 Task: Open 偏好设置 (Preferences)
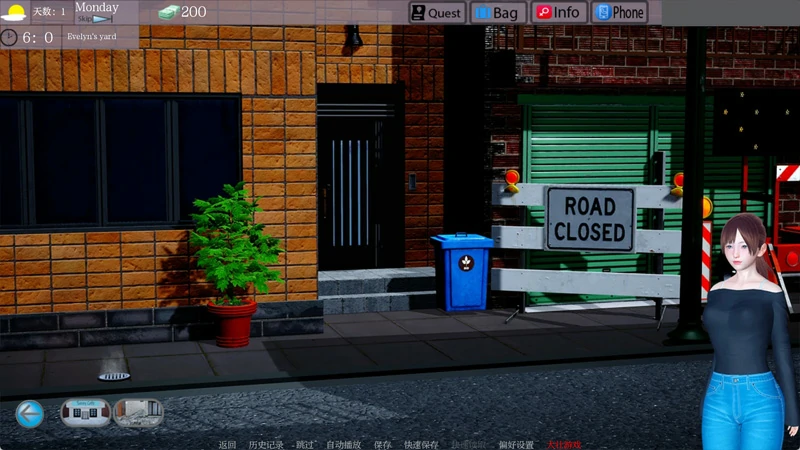pyautogui.click(x=516, y=444)
